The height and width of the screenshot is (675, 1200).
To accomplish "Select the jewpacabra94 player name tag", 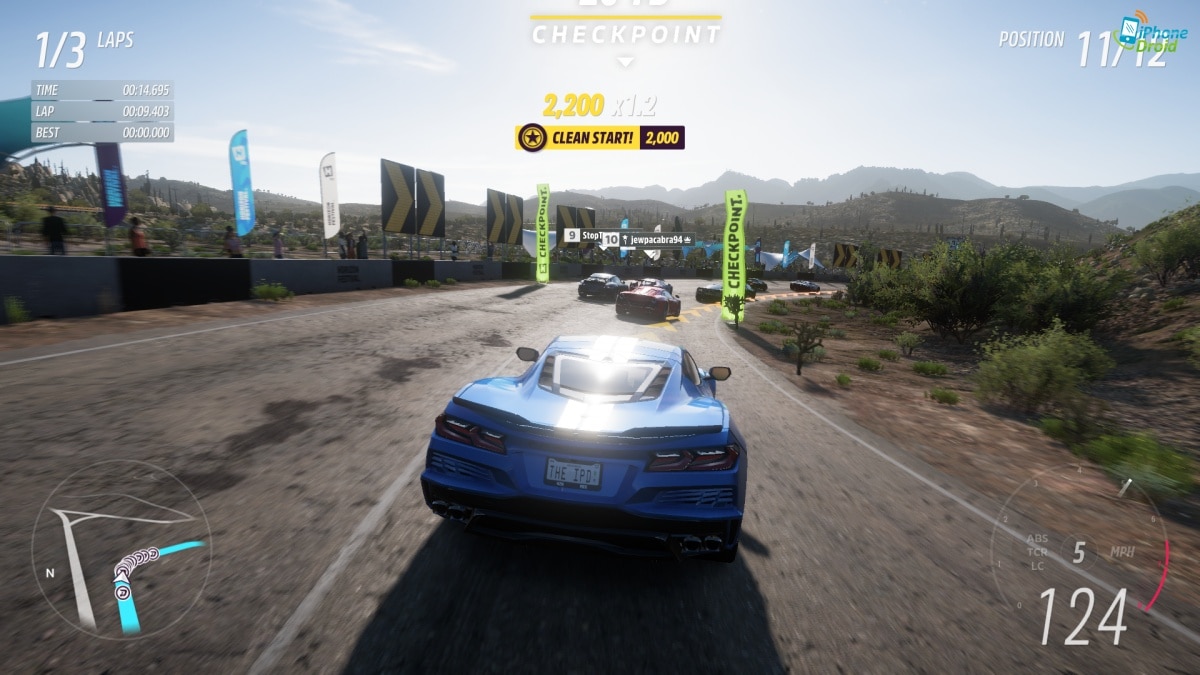I will 654,240.
